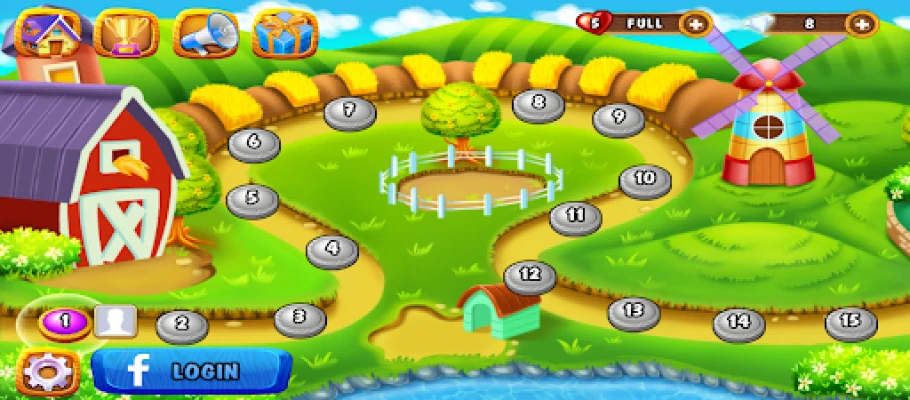Buy more diamonds with the plus button
This screenshot has height=400, width=910.
pyautogui.click(x=861, y=23)
